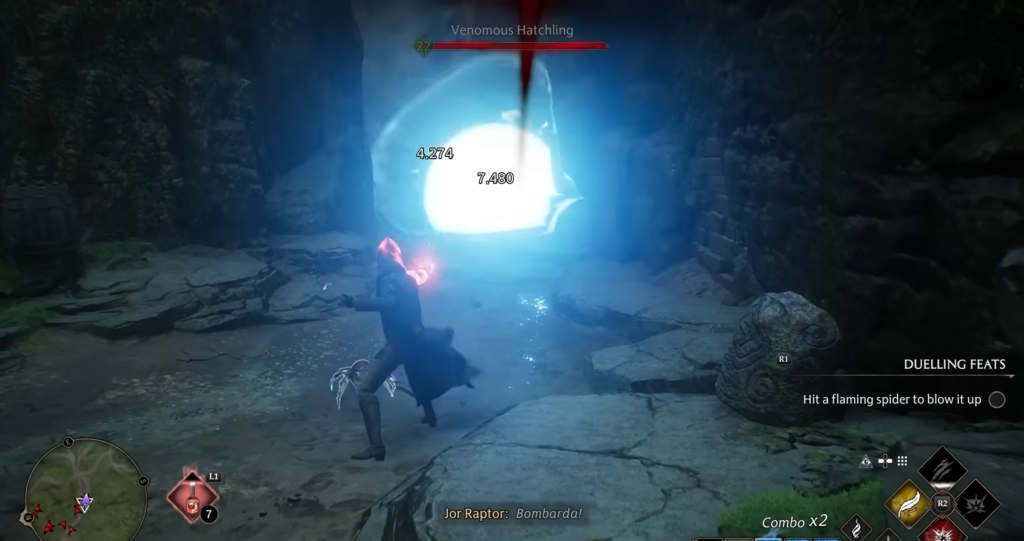The width and height of the screenshot is (1024, 541).
Task: Open the nine-dot grid spell set icon
Action: 901,461
